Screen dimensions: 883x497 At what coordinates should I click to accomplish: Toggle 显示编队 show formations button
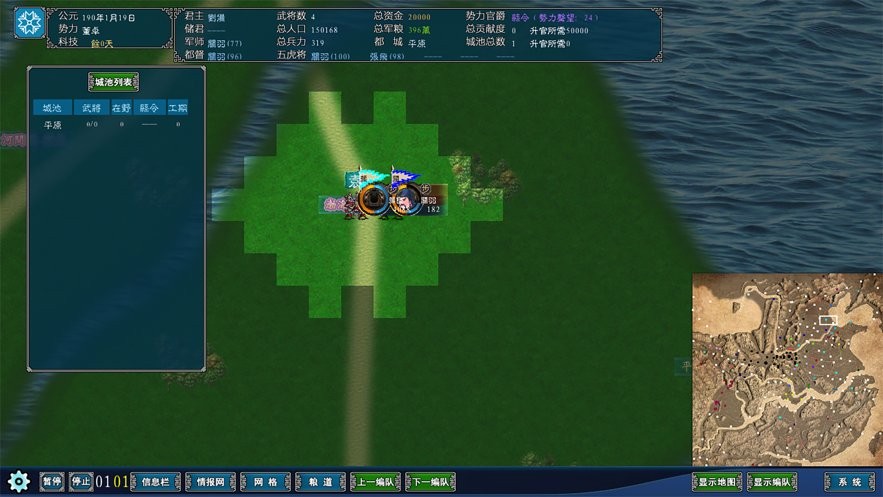coord(772,482)
